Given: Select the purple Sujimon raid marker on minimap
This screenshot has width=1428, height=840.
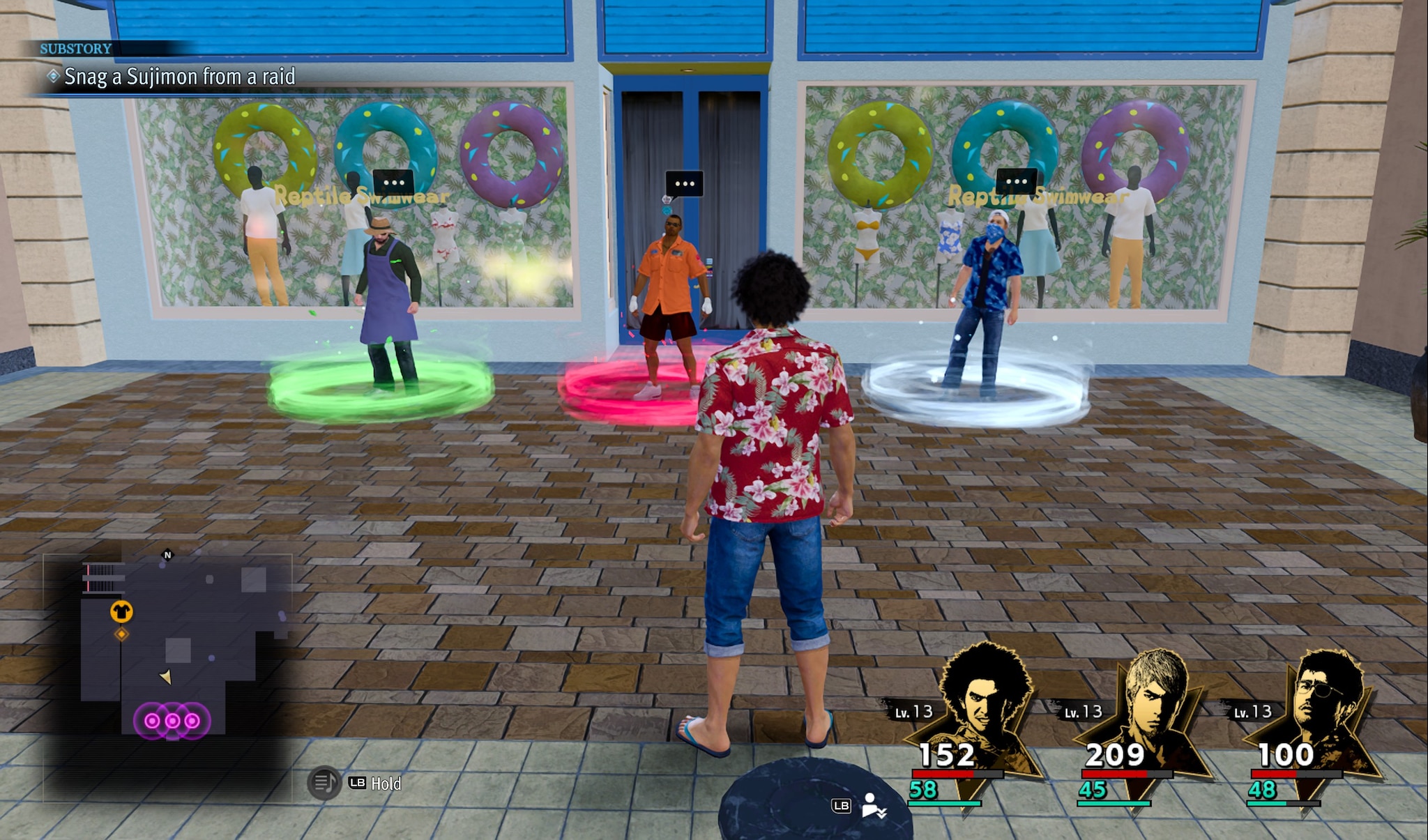Looking at the screenshot, I should pyautogui.click(x=172, y=721).
